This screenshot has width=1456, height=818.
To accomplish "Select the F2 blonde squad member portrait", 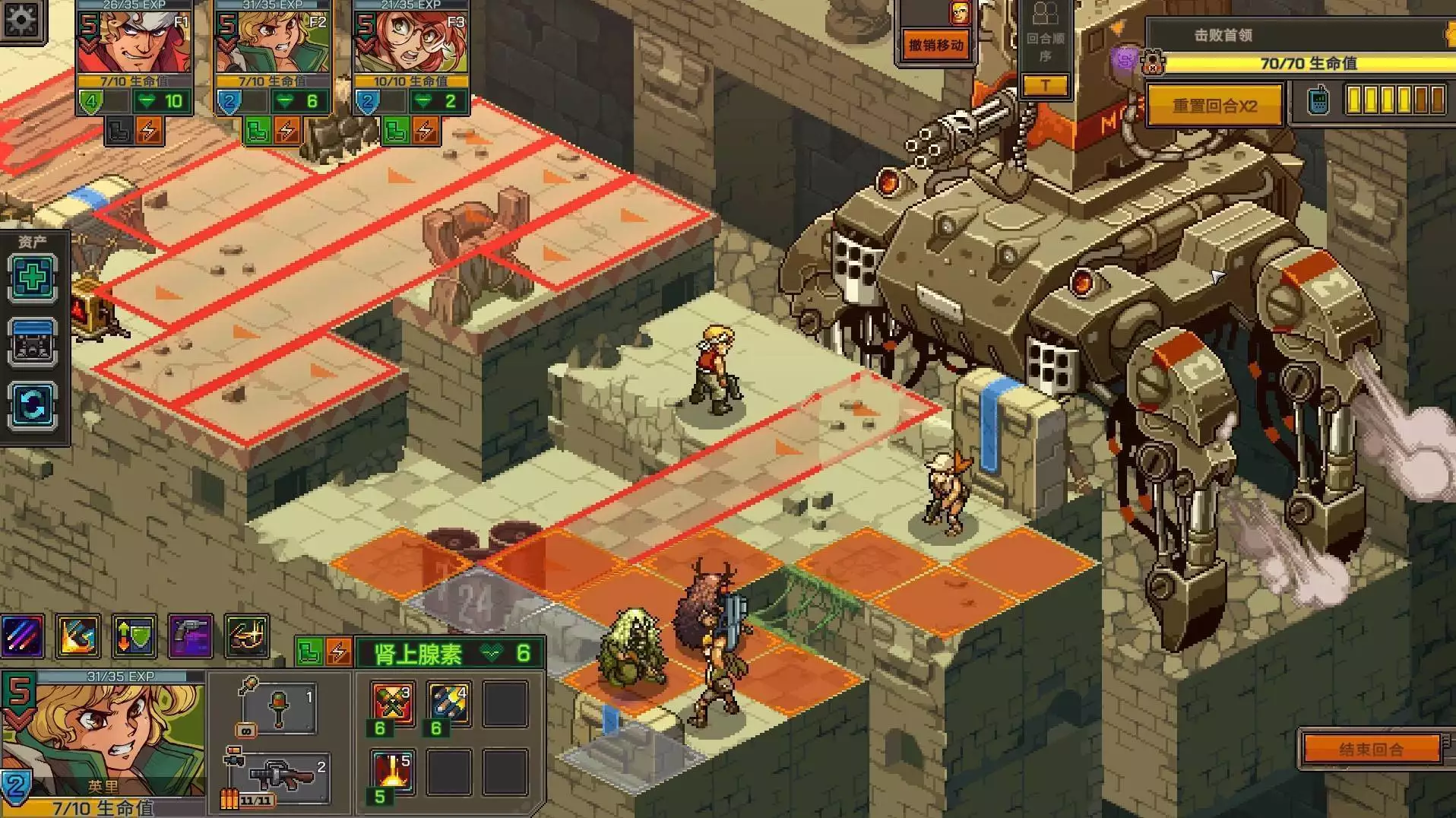I will click(273, 42).
